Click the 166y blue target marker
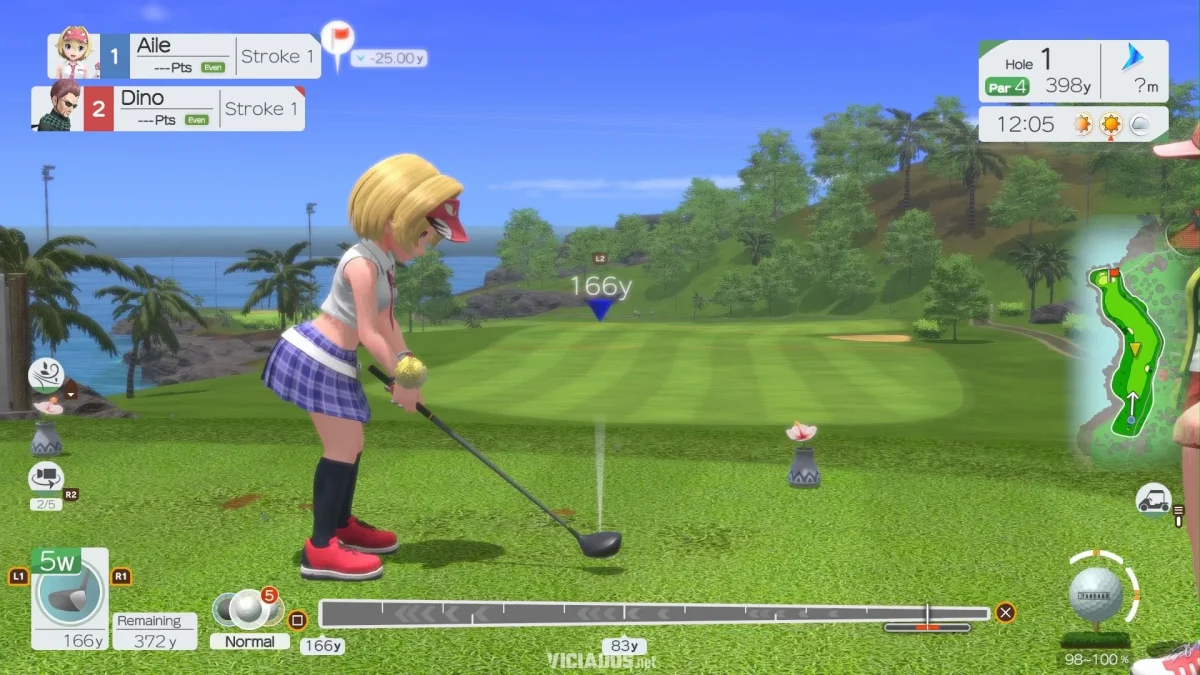Screen dimensions: 1200x675 coord(600,310)
